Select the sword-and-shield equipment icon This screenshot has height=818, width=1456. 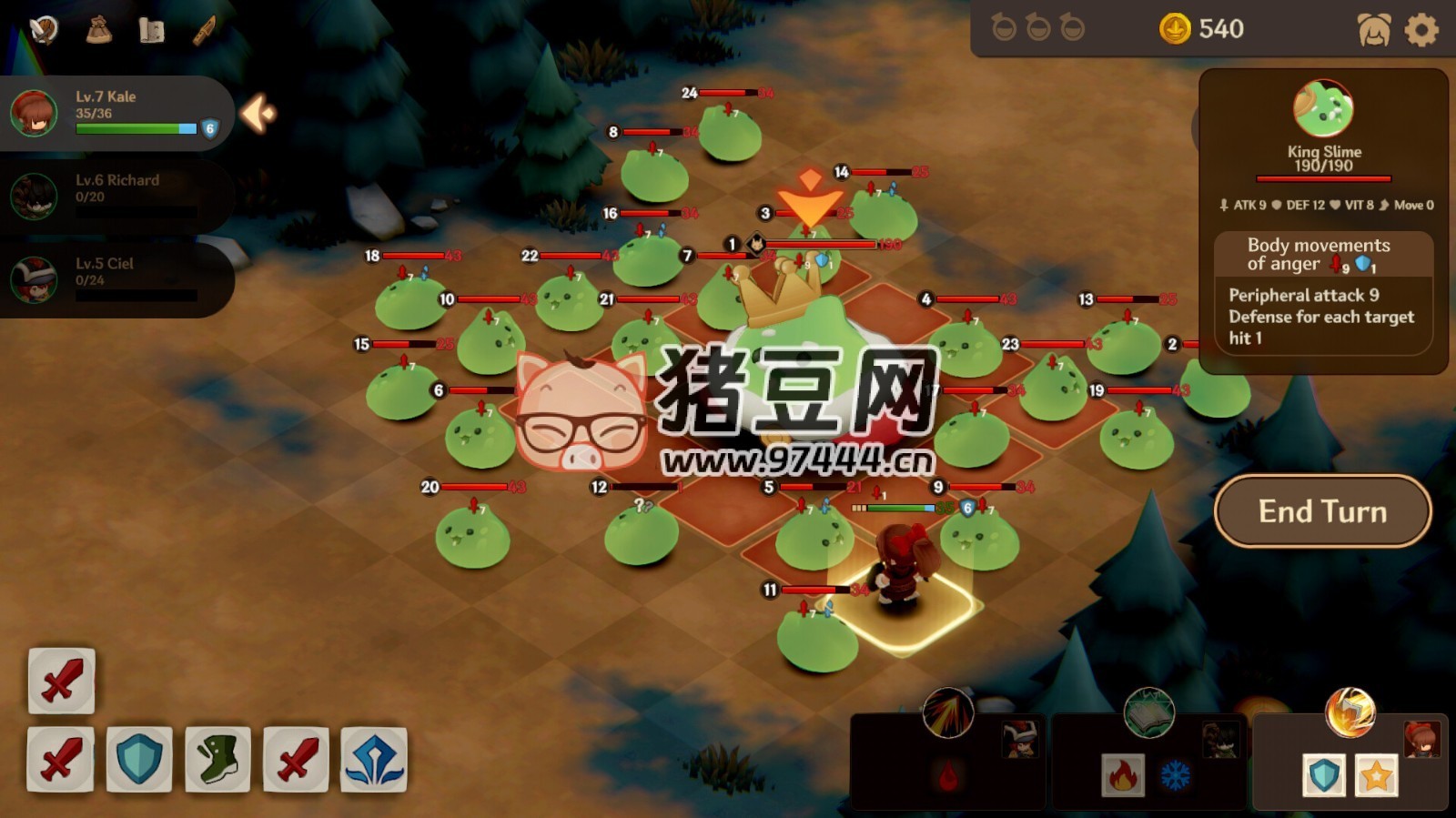pyautogui.click(x=45, y=29)
